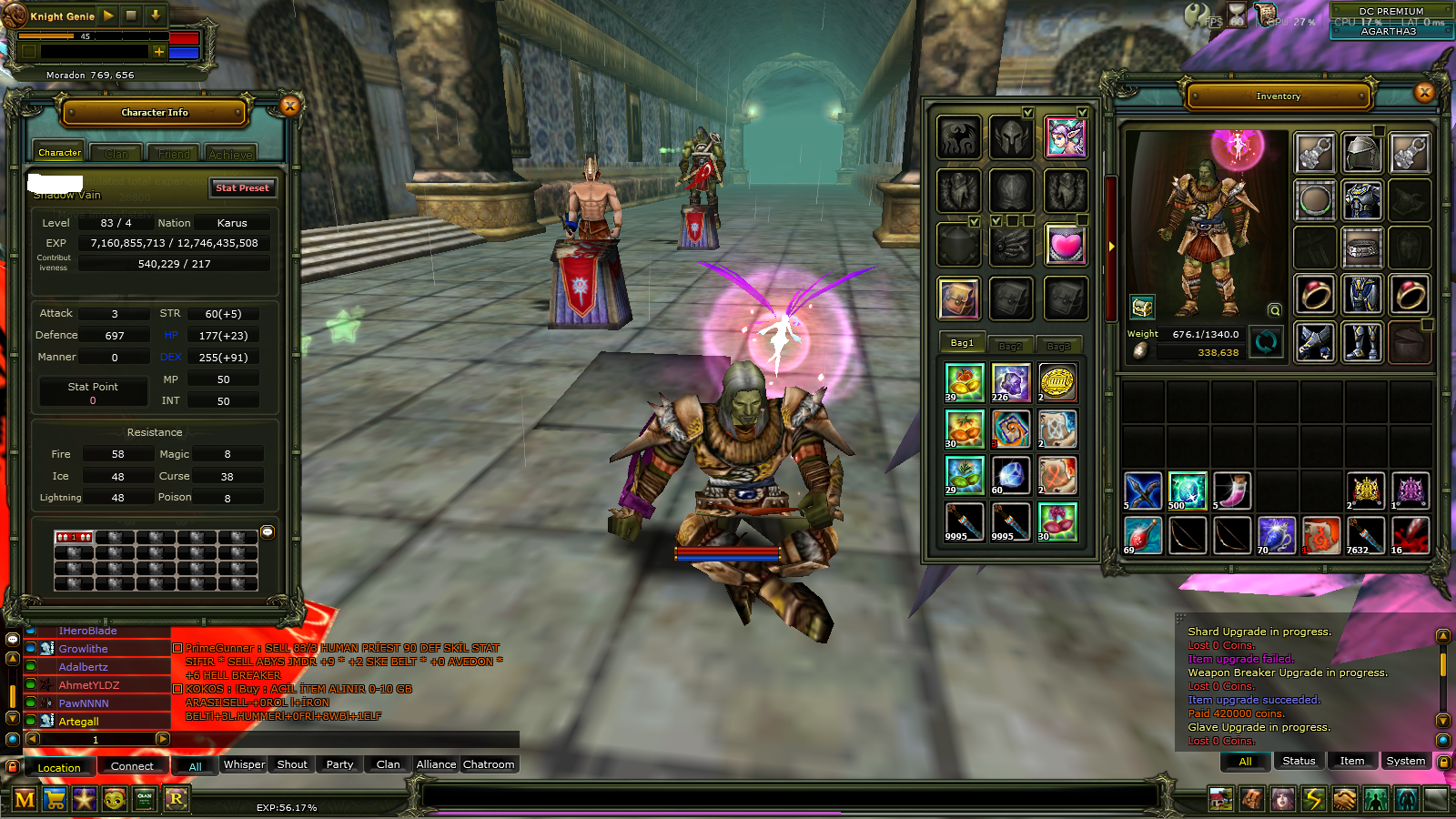Viewport: 1456px width, 819px height.
Task: Switch to the Clan tab in Character Info
Action: click(x=116, y=154)
